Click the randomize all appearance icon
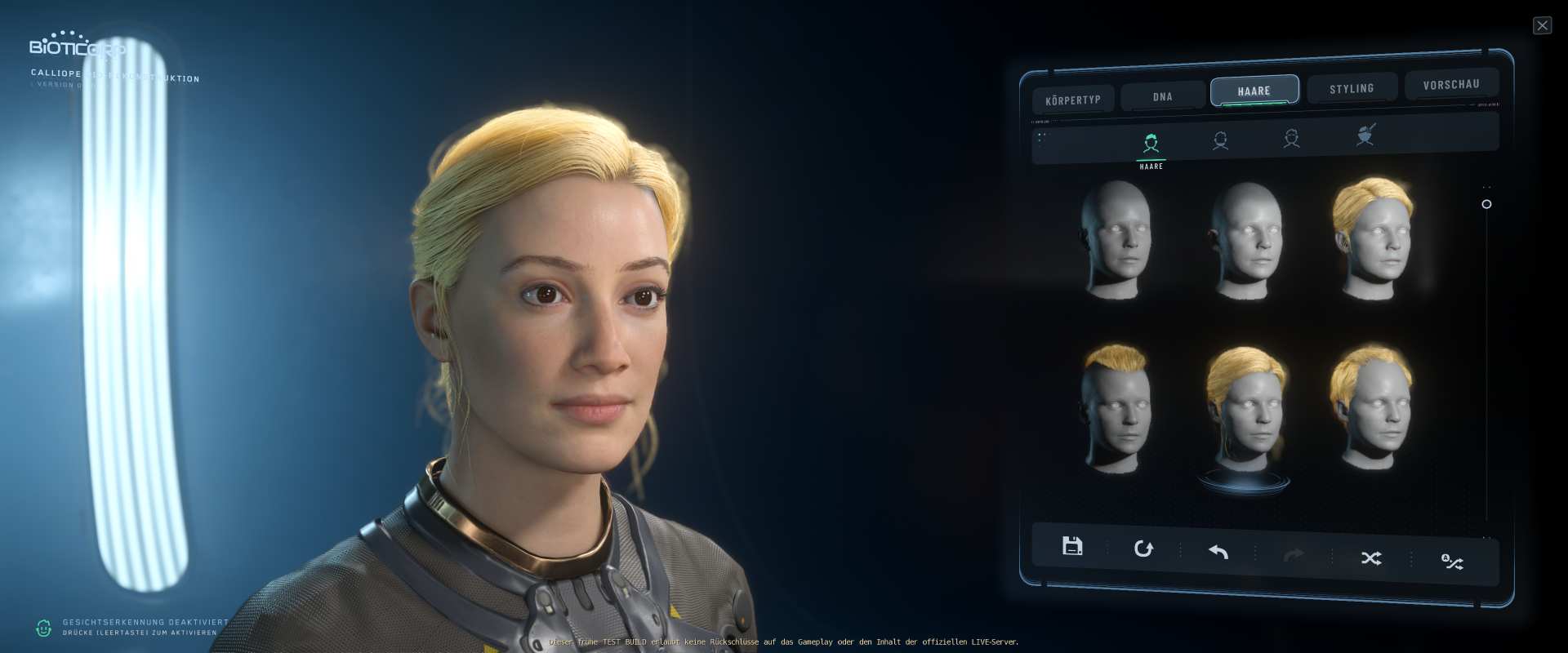This screenshot has width=1568, height=653. coord(1452,562)
